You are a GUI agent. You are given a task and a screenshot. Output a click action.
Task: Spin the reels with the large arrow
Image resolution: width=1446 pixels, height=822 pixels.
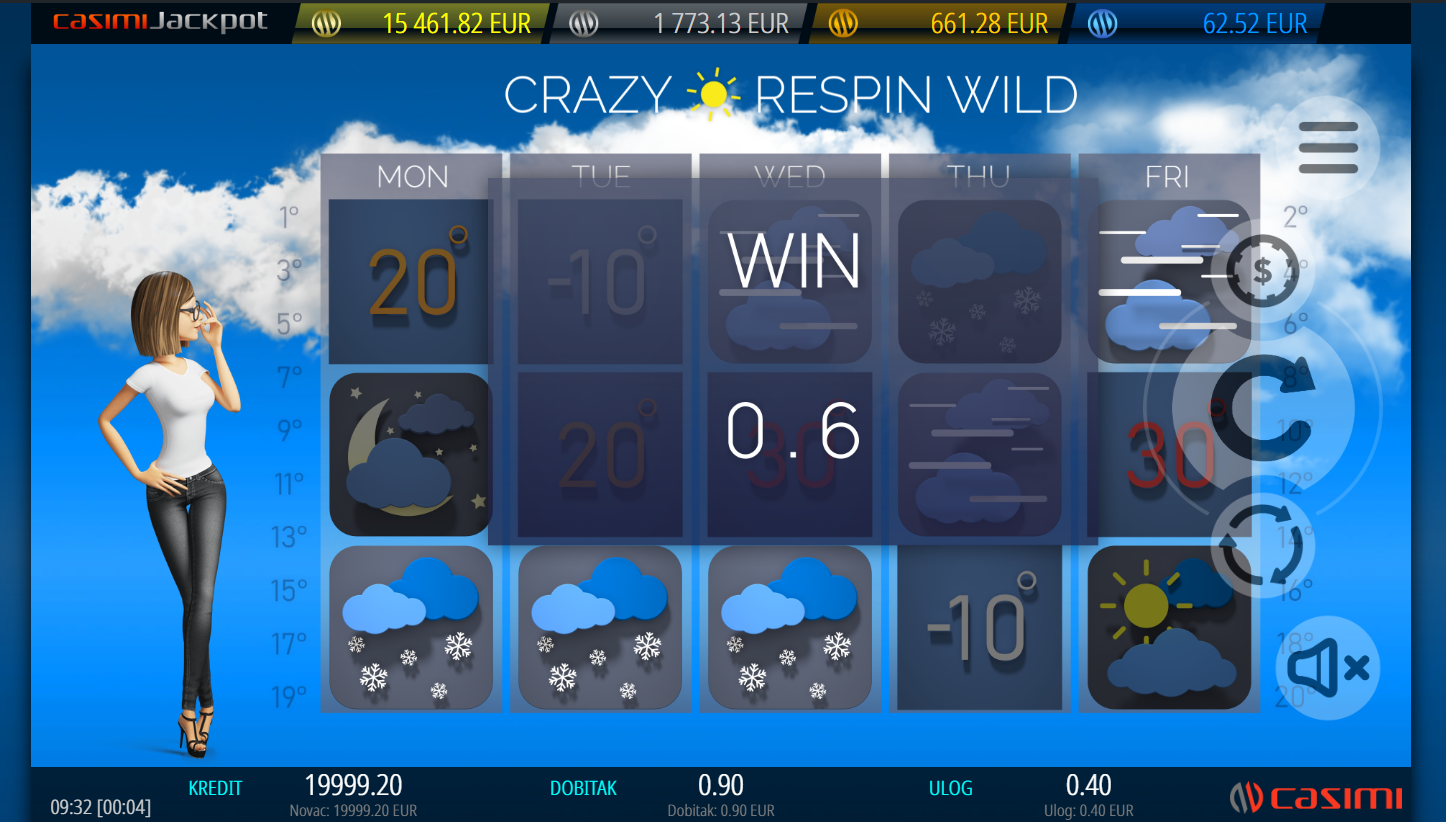click(1263, 405)
